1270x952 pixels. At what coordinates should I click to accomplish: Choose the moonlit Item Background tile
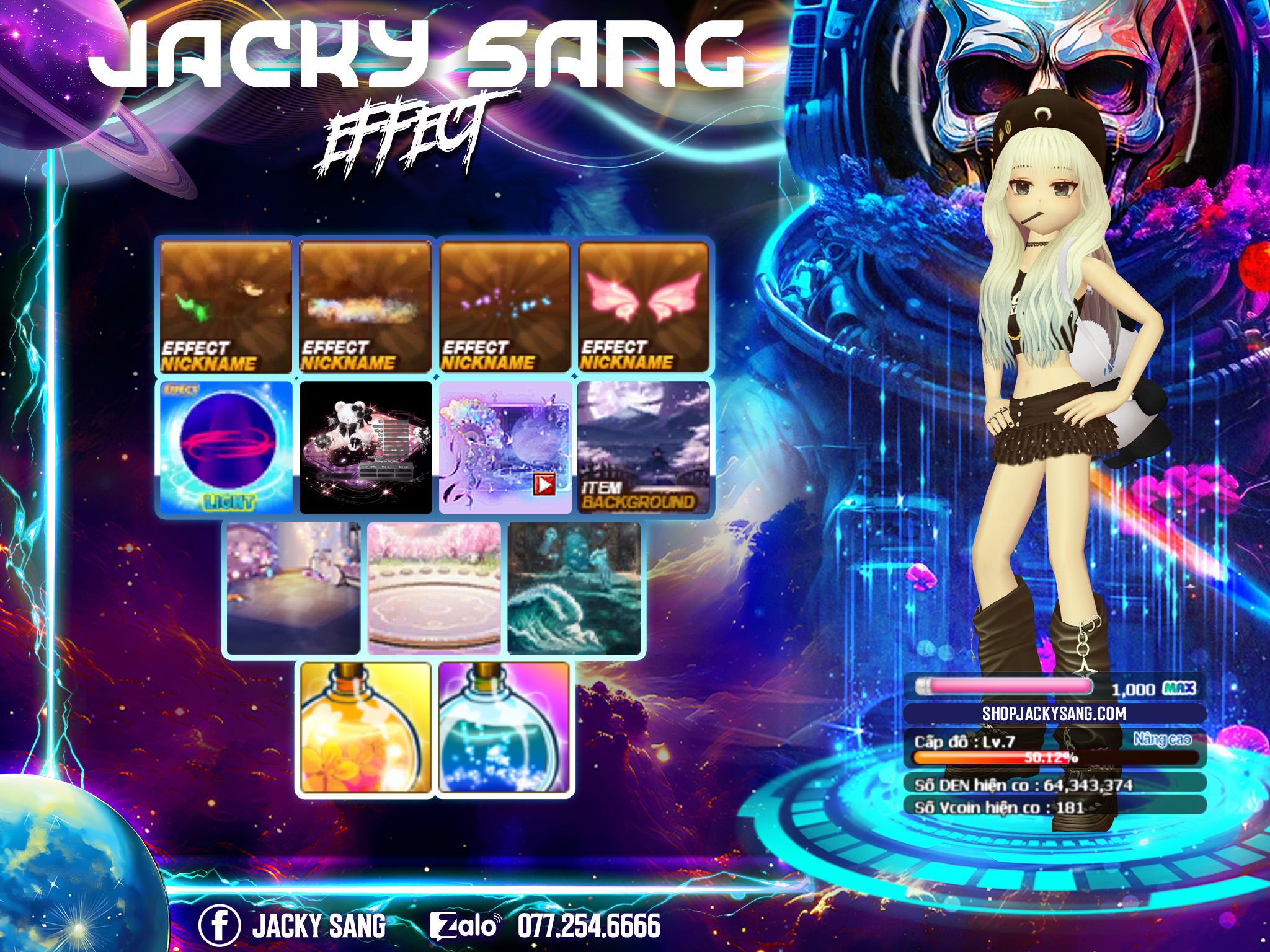(644, 447)
